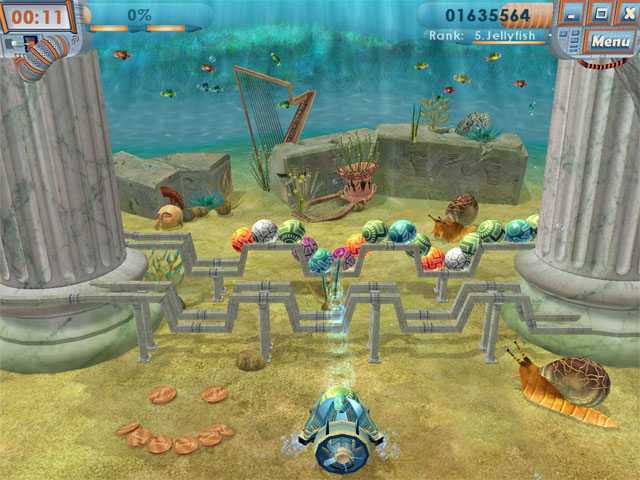Maximize the game window

(x=600, y=15)
